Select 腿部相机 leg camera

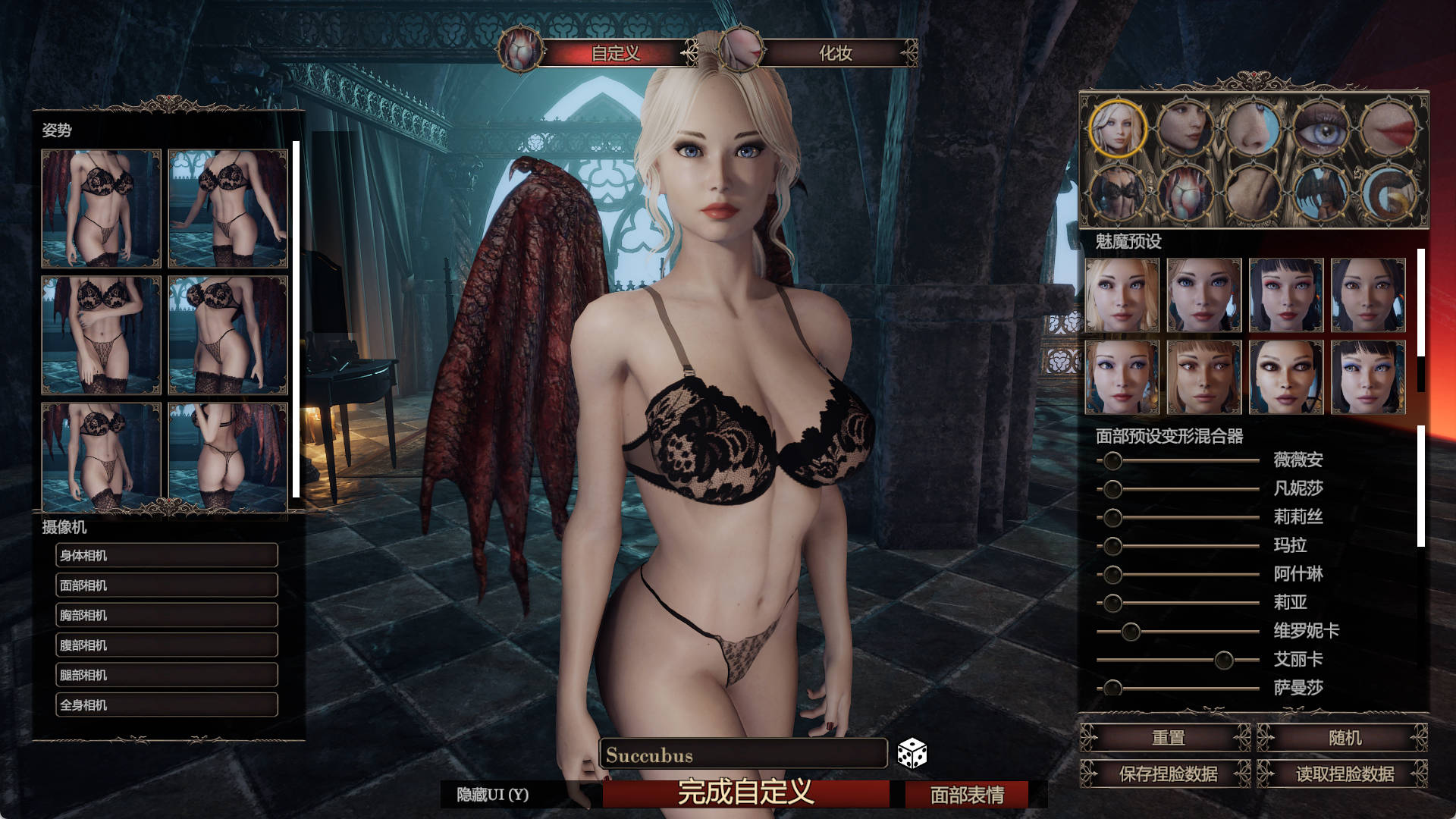pos(167,675)
